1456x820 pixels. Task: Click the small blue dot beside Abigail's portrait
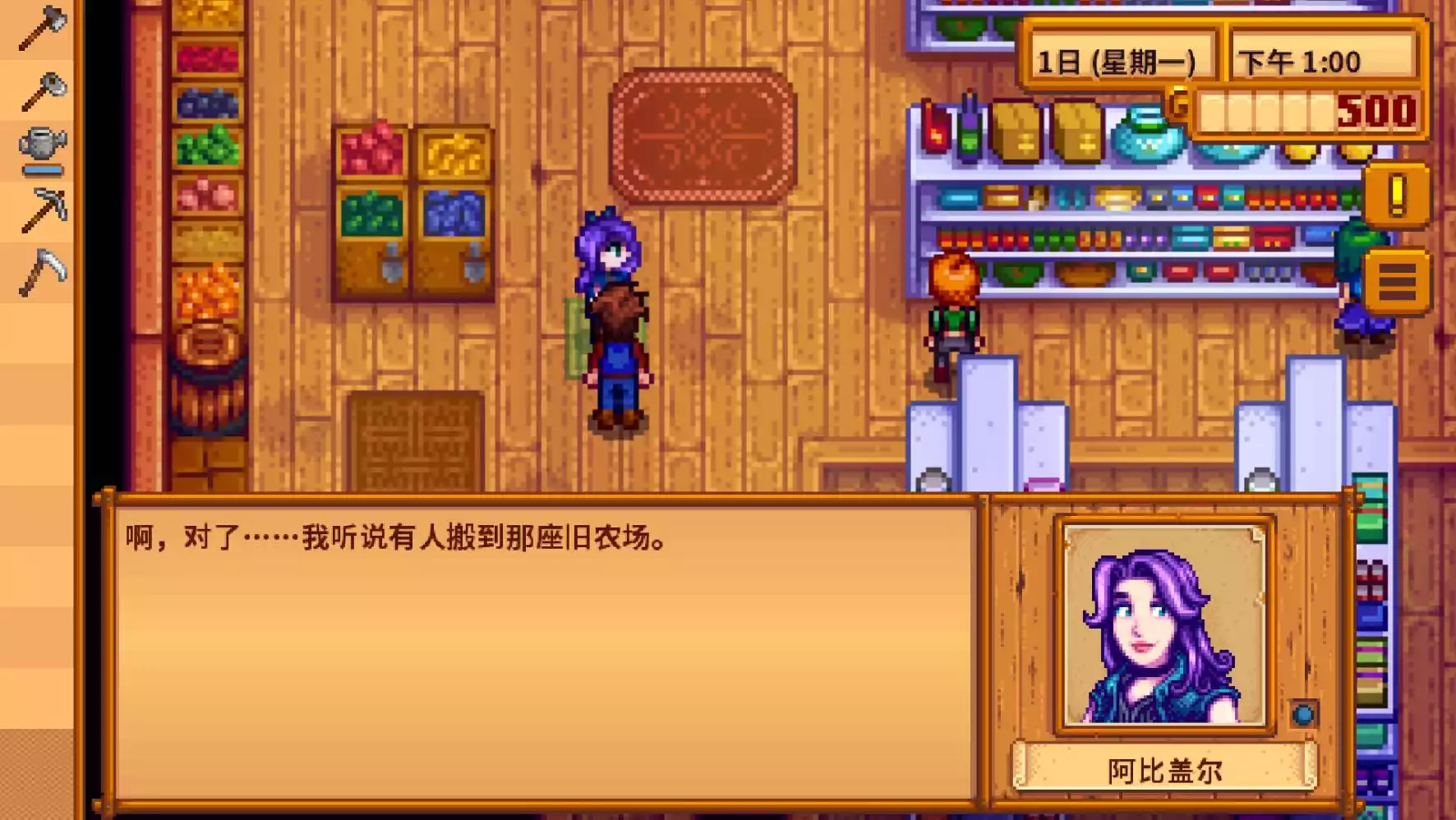[1302, 716]
